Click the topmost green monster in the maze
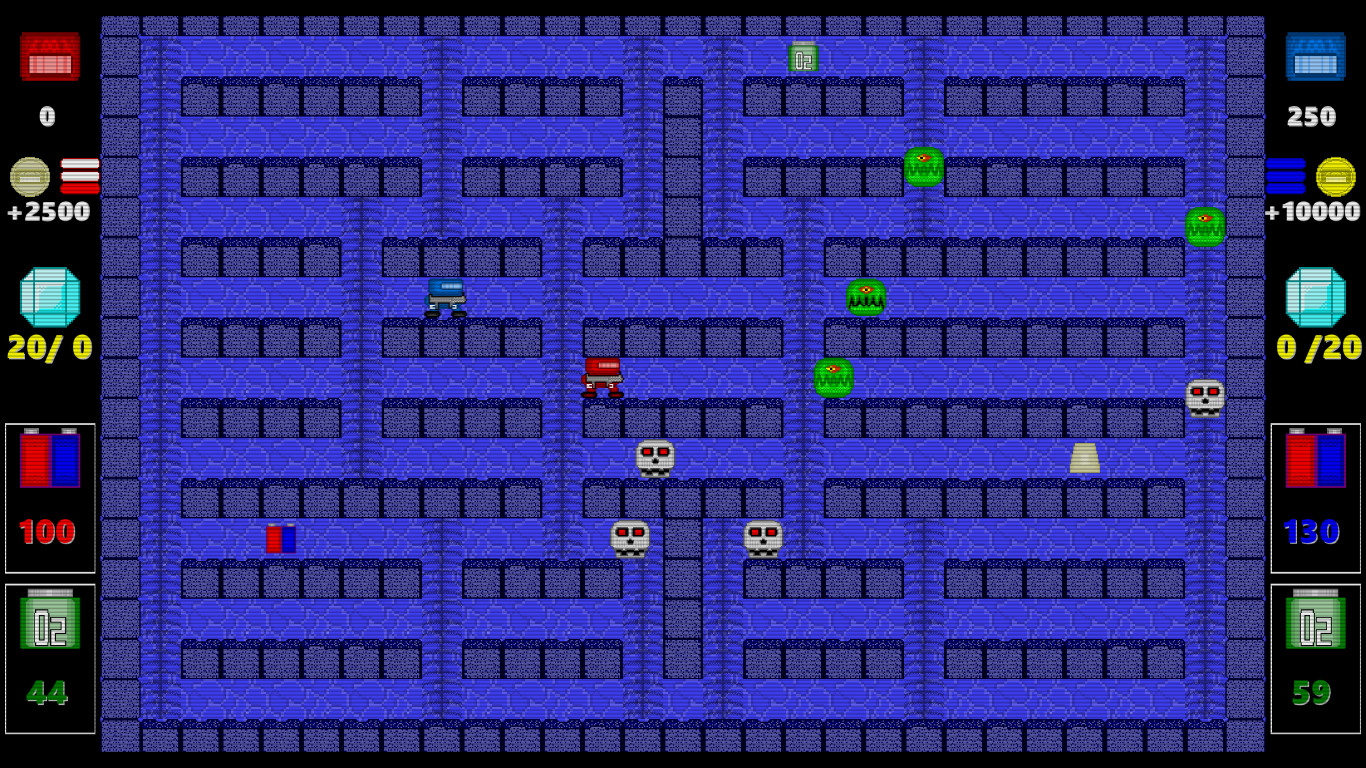This screenshot has height=768, width=1366. [x=922, y=166]
